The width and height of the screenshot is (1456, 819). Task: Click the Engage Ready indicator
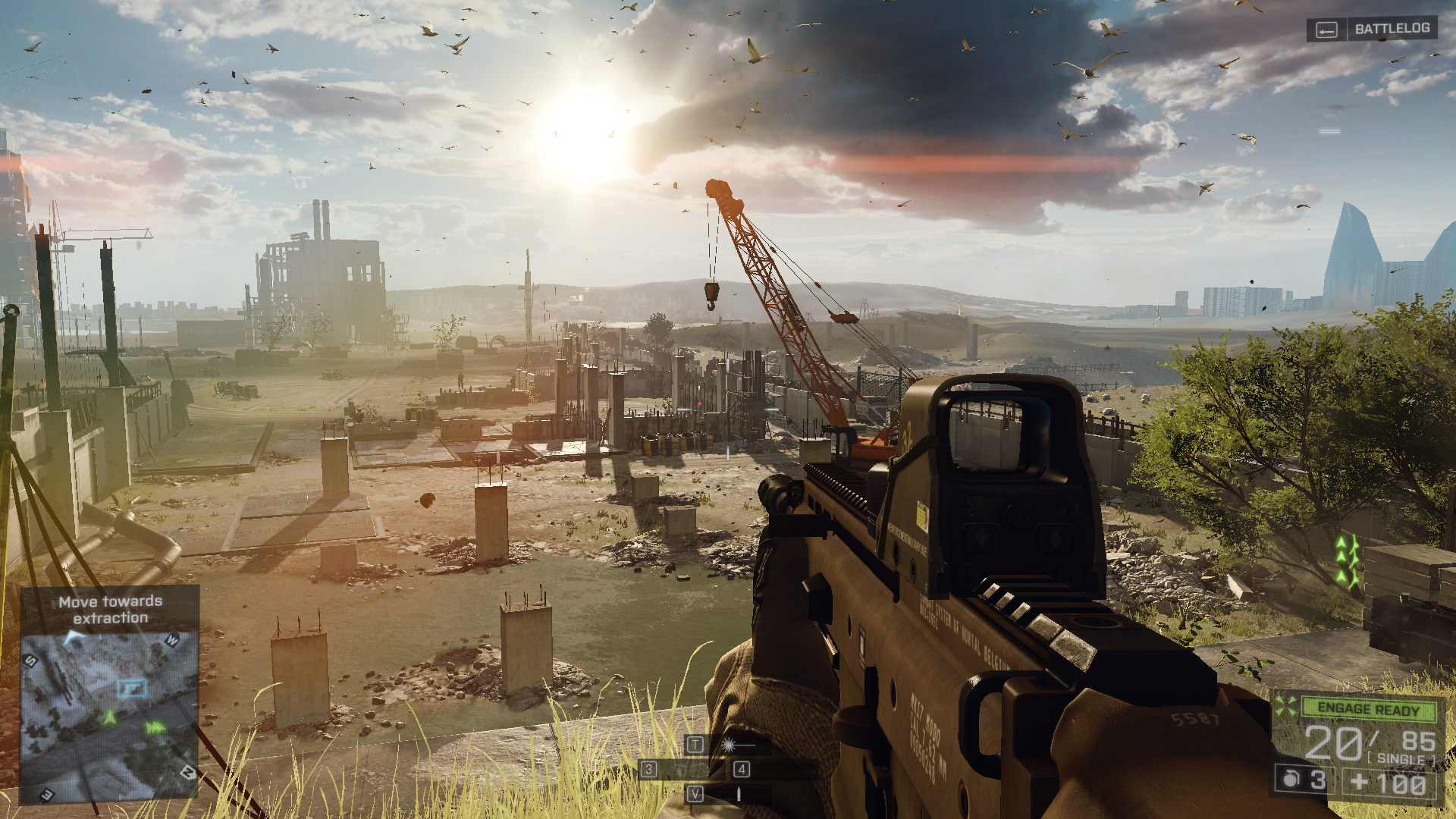tap(1367, 709)
